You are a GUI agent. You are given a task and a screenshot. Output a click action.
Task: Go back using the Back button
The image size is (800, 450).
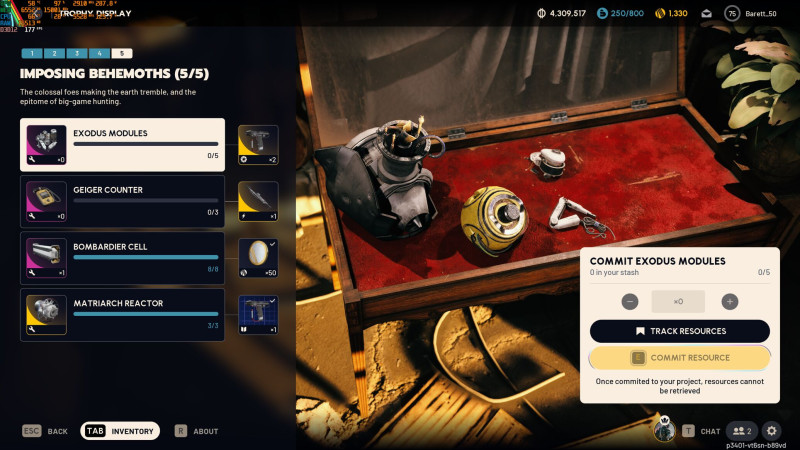(45, 431)
